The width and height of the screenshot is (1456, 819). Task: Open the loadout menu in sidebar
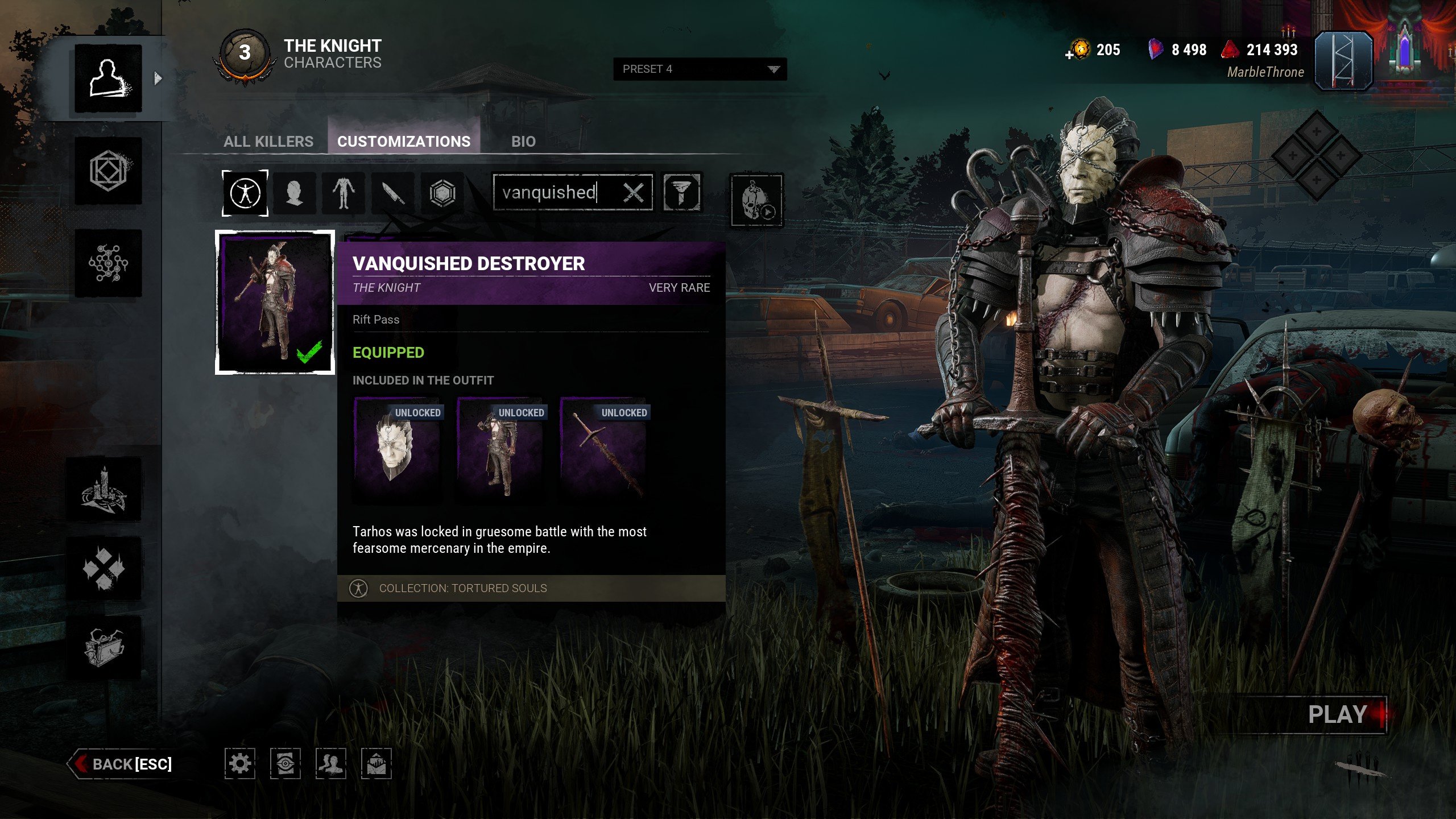[108, 171]
